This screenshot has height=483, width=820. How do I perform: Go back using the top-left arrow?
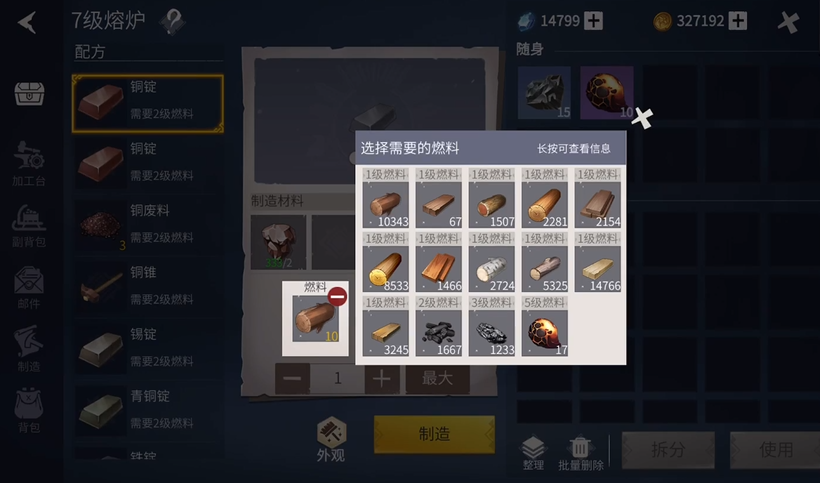click(x=26, y=21)
